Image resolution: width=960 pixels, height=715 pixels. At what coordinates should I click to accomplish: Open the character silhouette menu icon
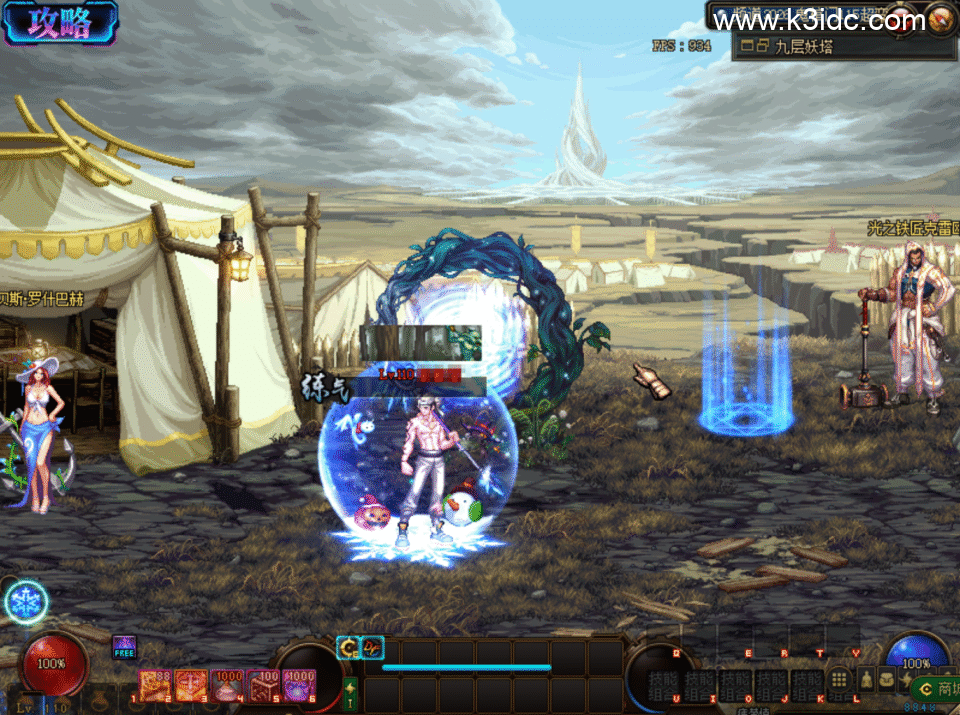[866, 681]
